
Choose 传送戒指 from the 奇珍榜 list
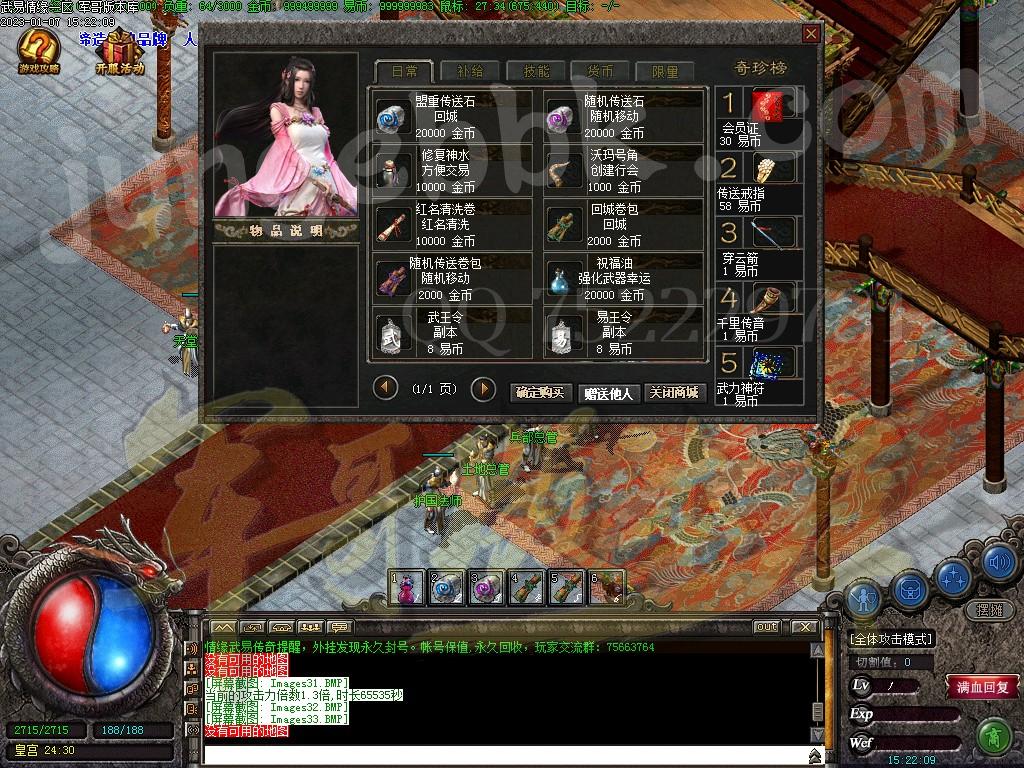pyautogui.click(x=760, y=181)
